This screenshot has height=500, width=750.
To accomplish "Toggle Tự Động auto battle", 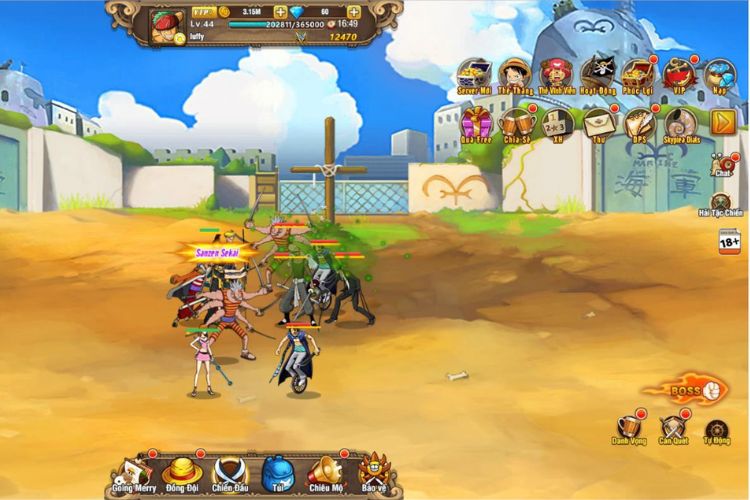I will pyautogui.click(x=716, y=430).
